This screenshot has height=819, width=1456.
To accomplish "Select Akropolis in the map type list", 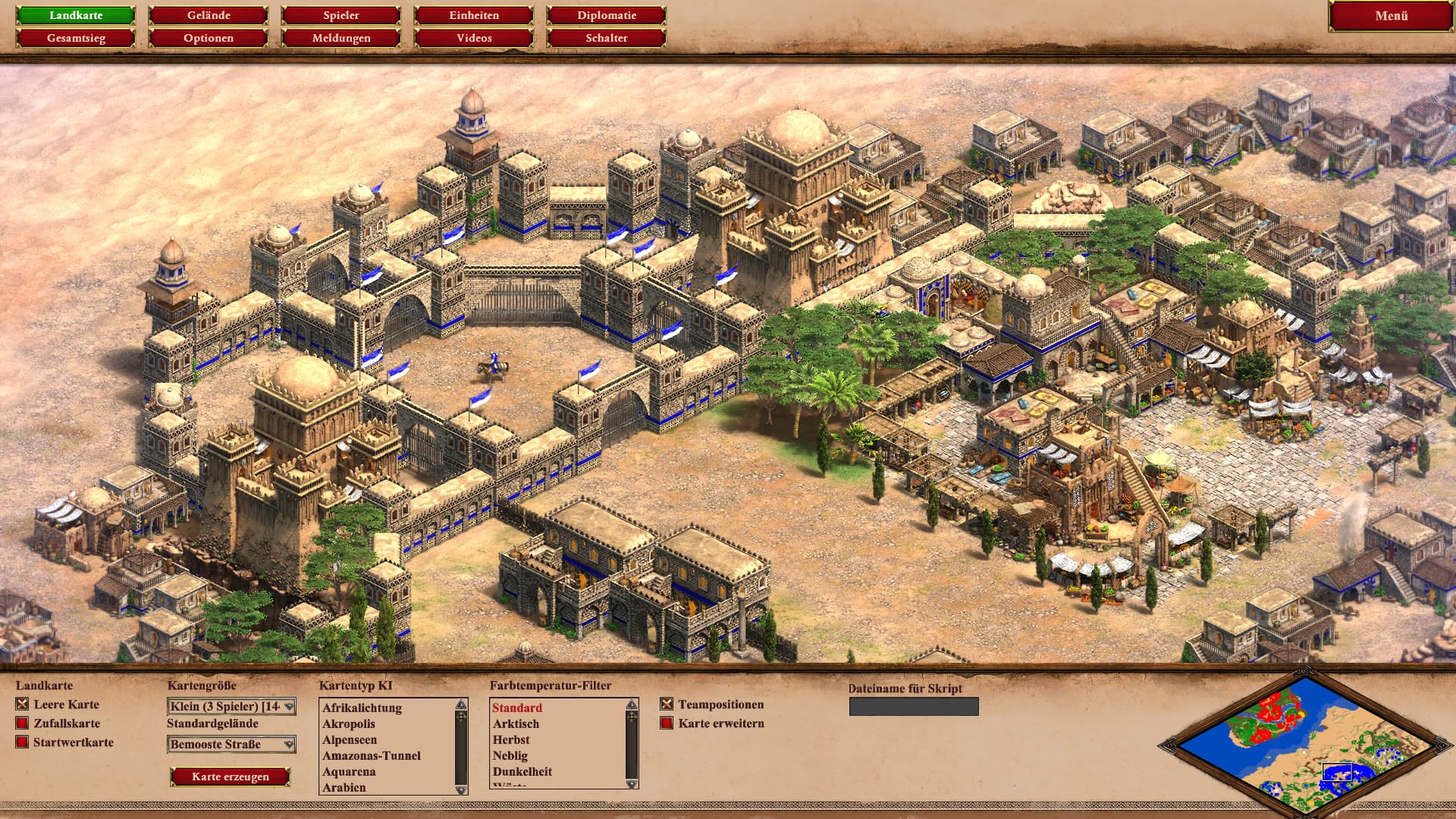I will (x=349, y=724).
